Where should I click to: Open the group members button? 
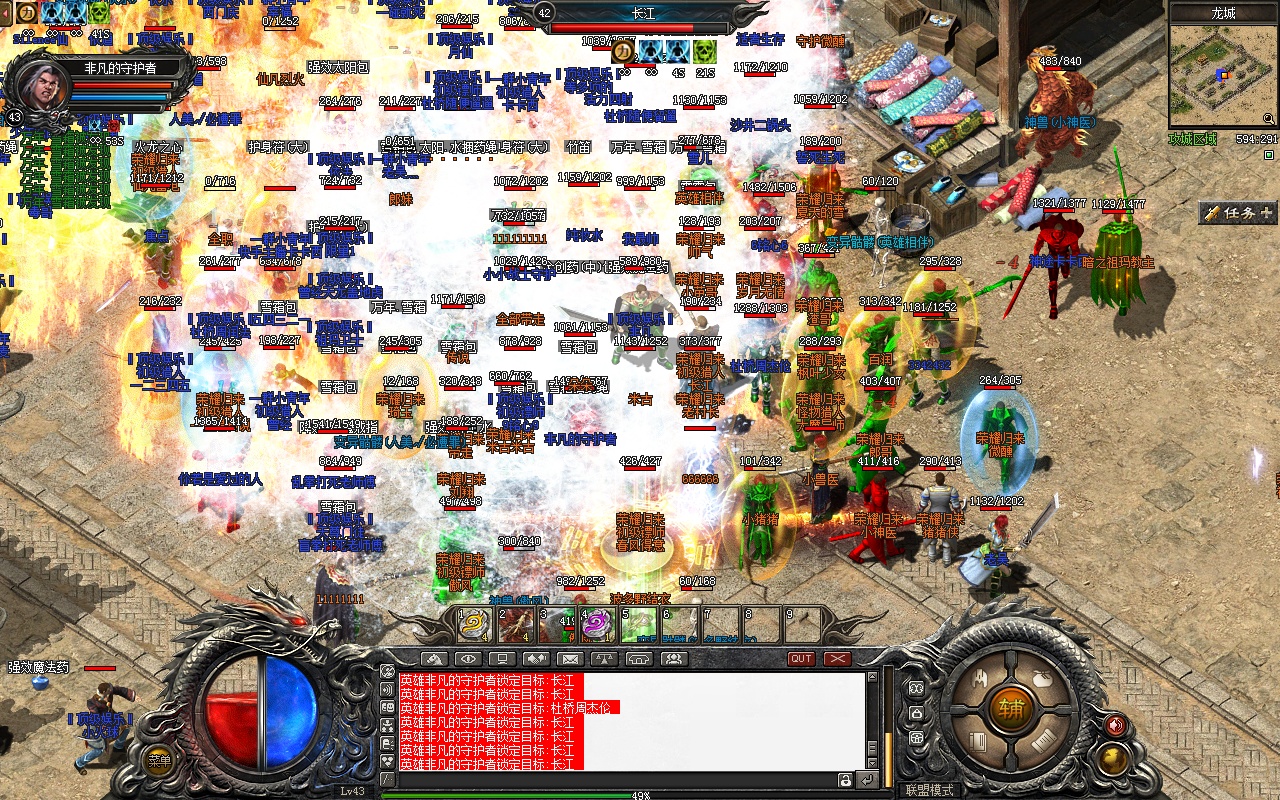pyautogui.click(x=673, y=659)
